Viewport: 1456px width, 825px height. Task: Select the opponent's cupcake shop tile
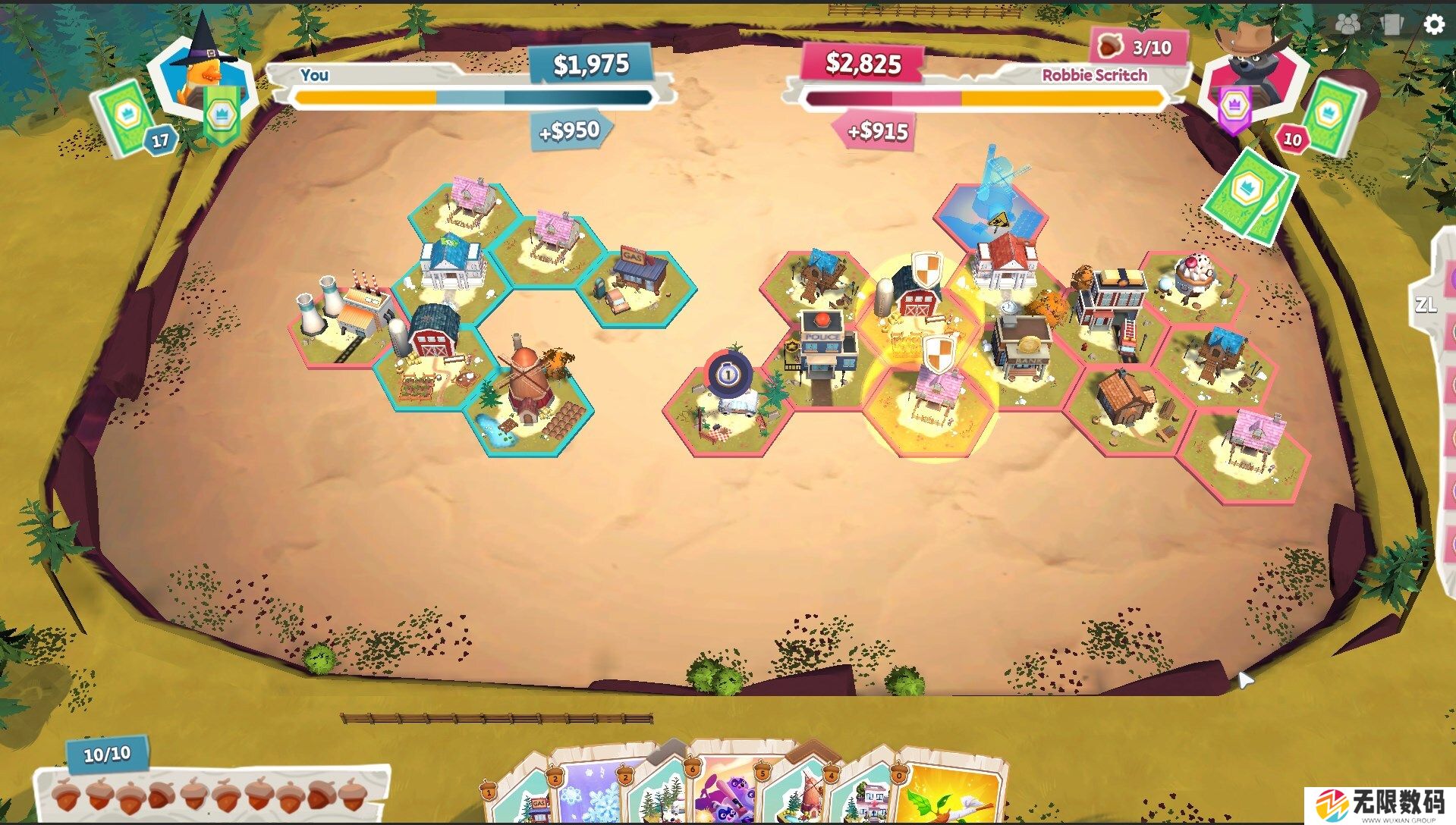(x=1193, y=285)
